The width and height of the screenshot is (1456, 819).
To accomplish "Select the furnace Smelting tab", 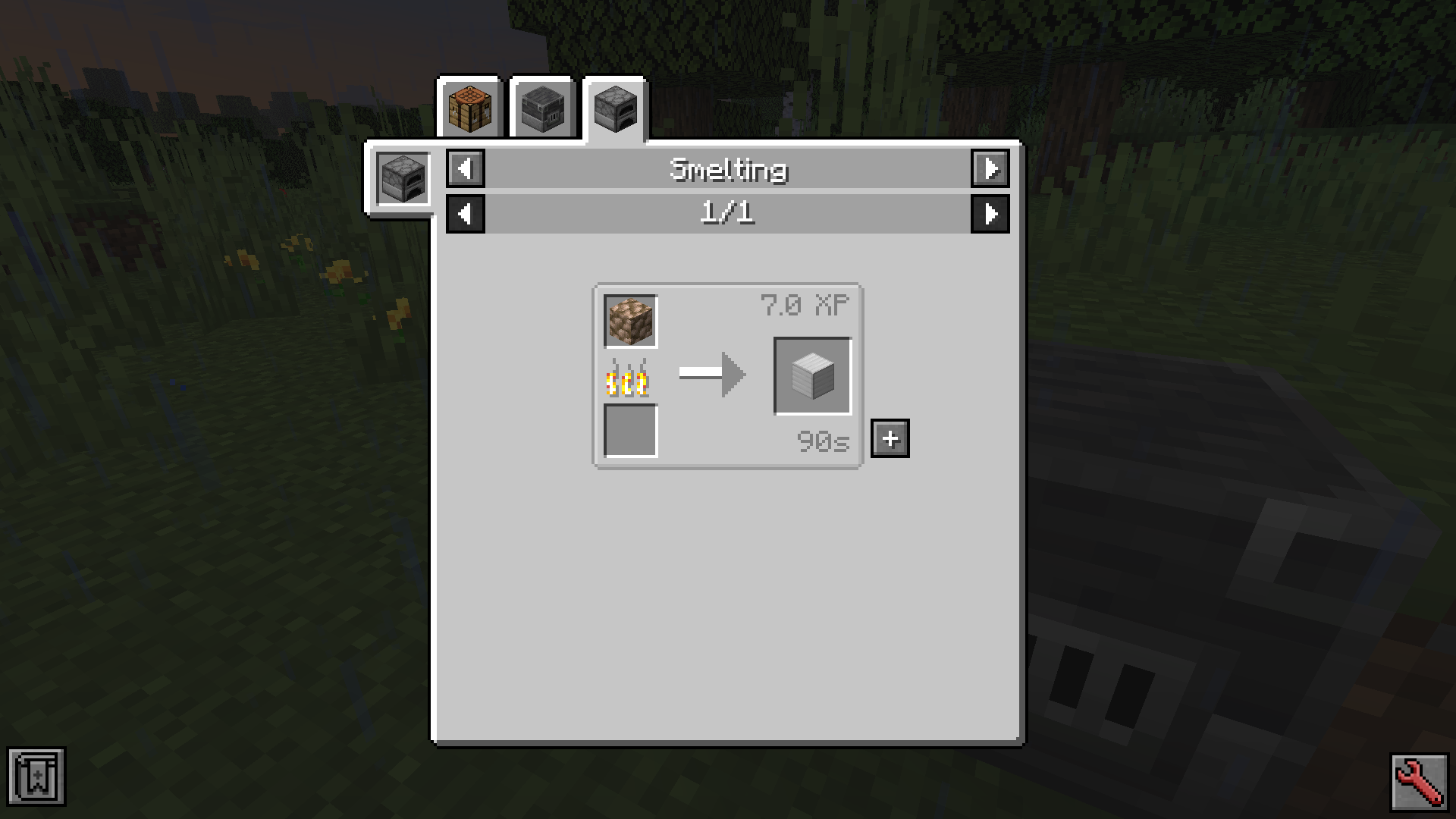I will pyautogui.click(x=614, y=108).
